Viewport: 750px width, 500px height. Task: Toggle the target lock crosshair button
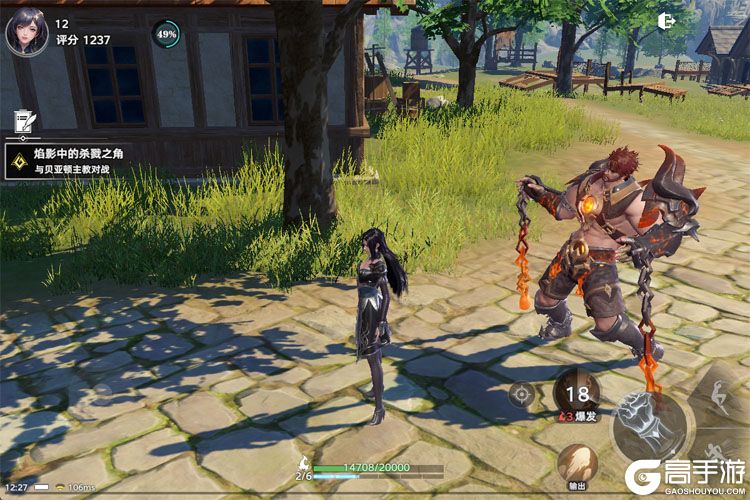(521, 393)
